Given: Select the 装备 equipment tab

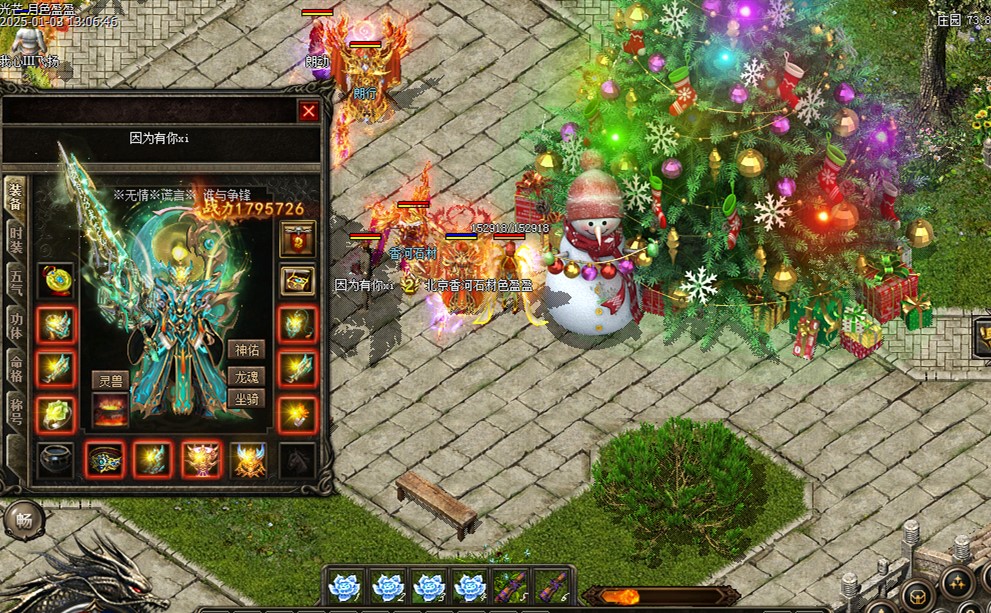Looking at the screenshot, I should pyautogui.click(x=16, y=195).
